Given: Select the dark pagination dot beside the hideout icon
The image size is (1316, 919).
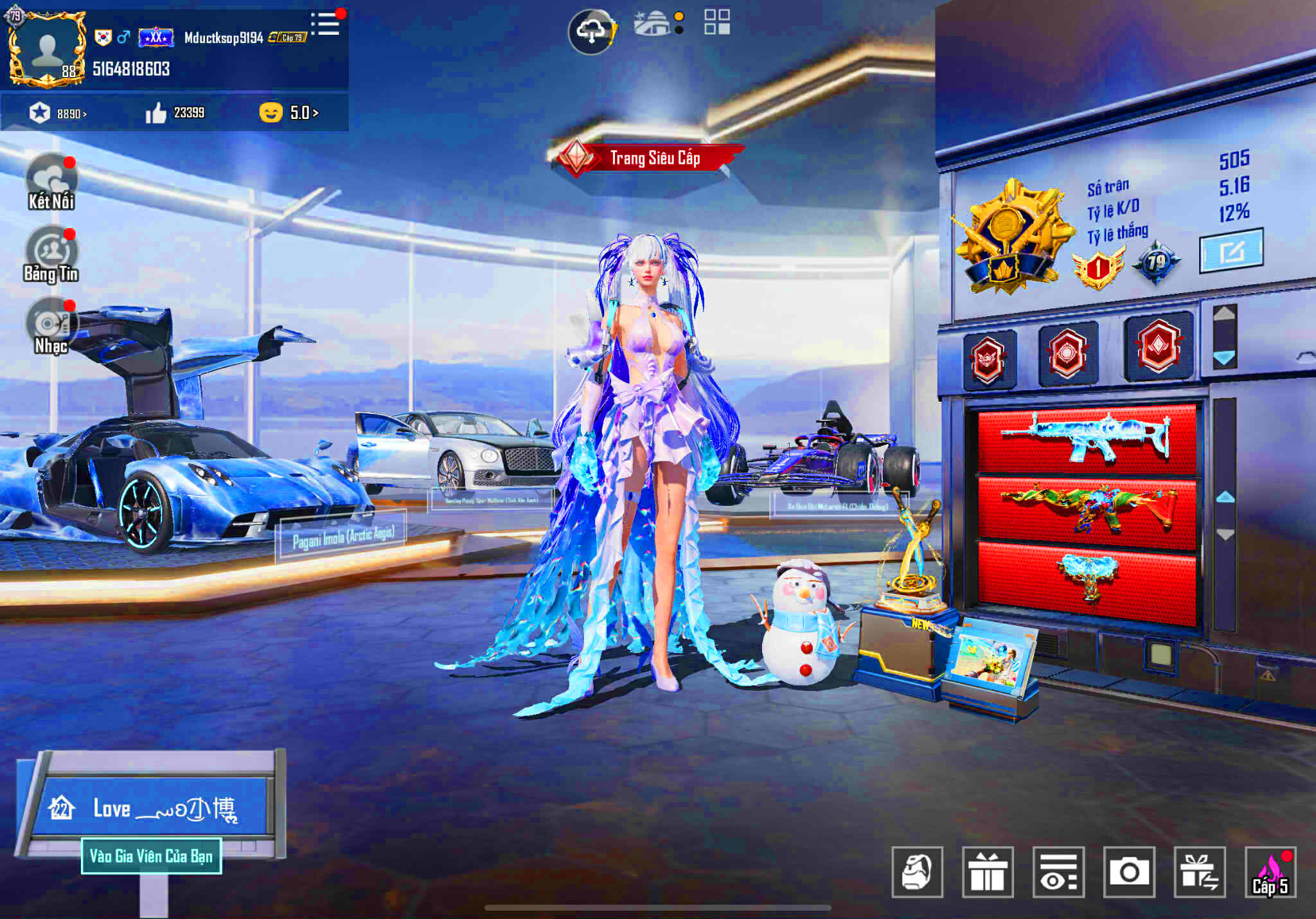Looking at the screenshot, I should point(678,30).
